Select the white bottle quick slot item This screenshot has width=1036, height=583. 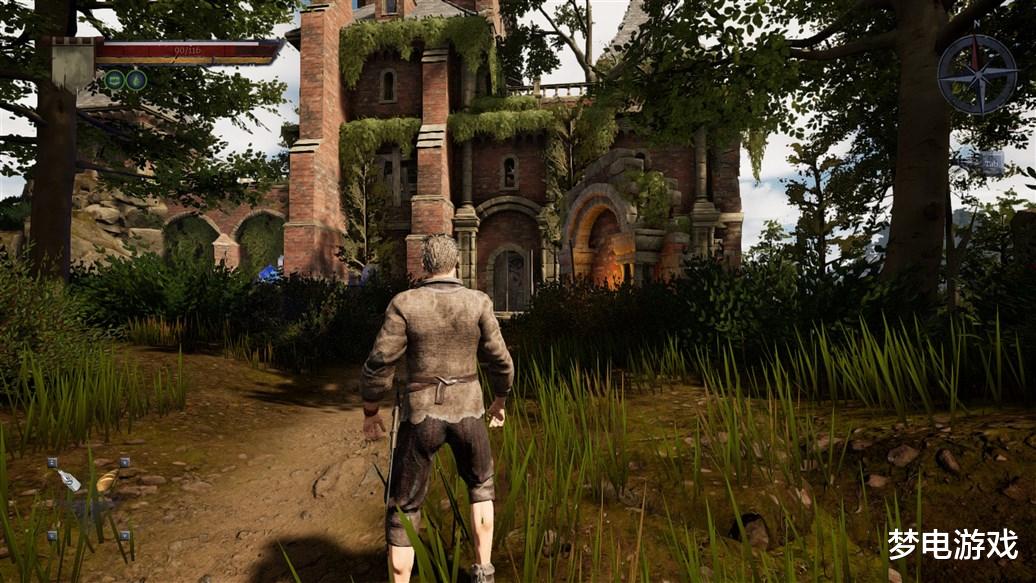click(x=68, y=480)
